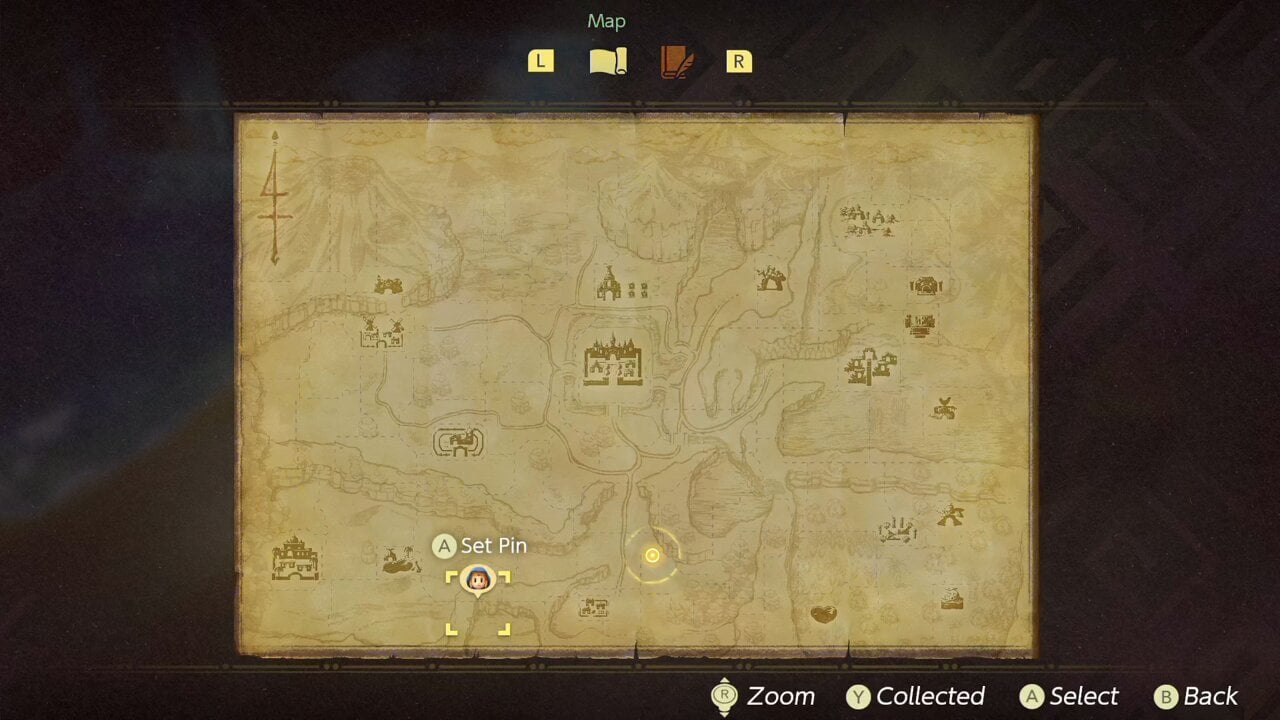Select the glowing yellow objective marker
1280x720 pixels.
[x=652, y=555]
